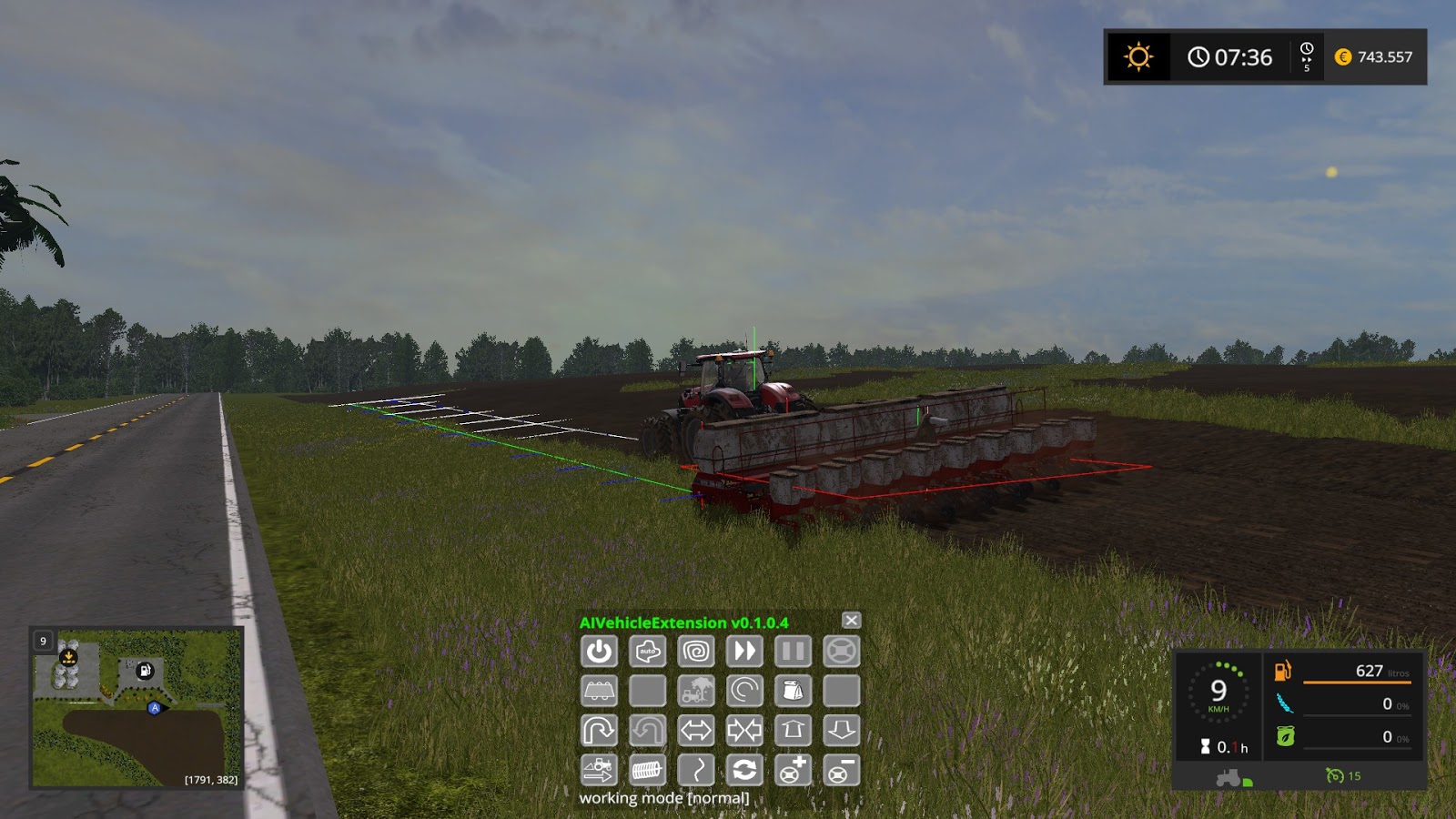This screenshot has height=819, width=1456.
Task: Pause the AI worker
Action: (x=794, y=652)
